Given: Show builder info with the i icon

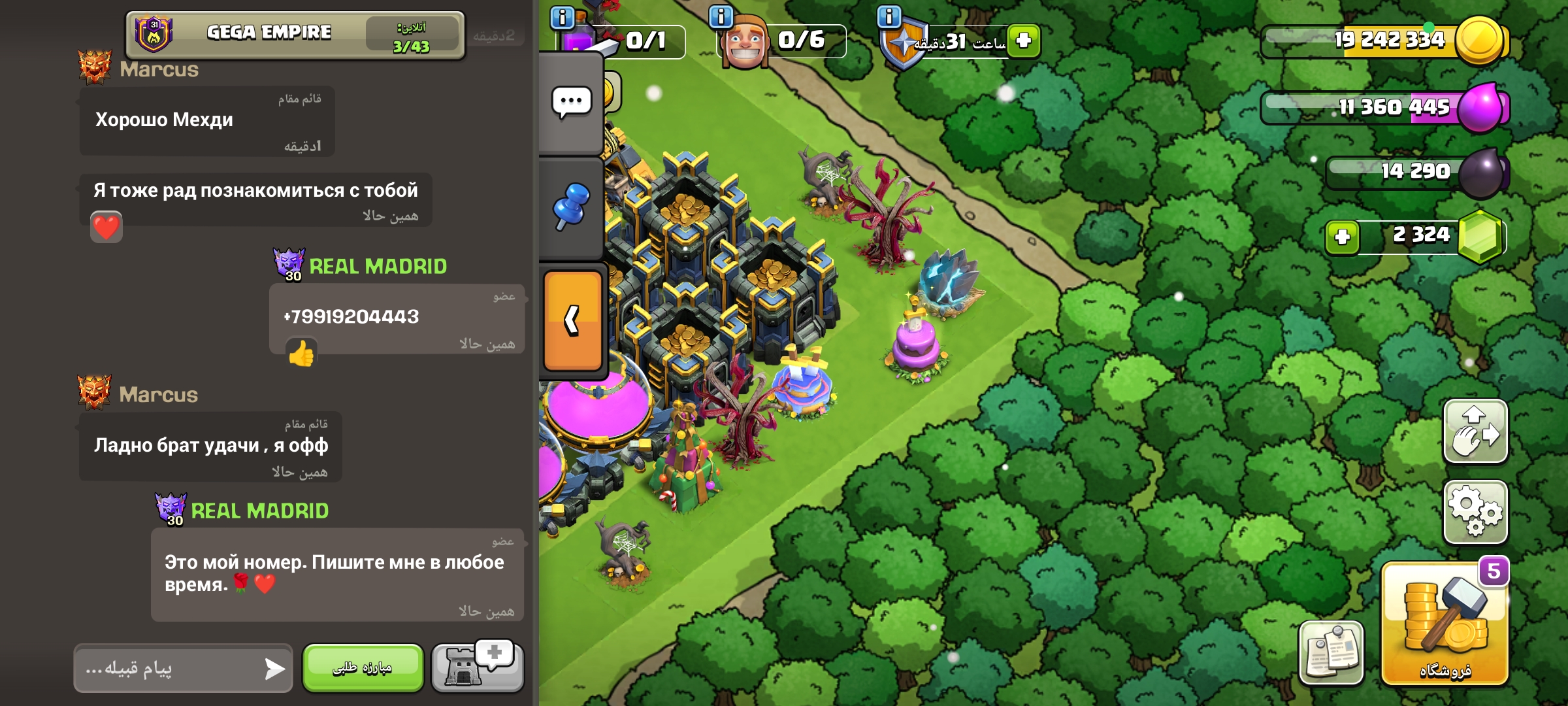Looking at the screenshot, I should coord(721,16).
